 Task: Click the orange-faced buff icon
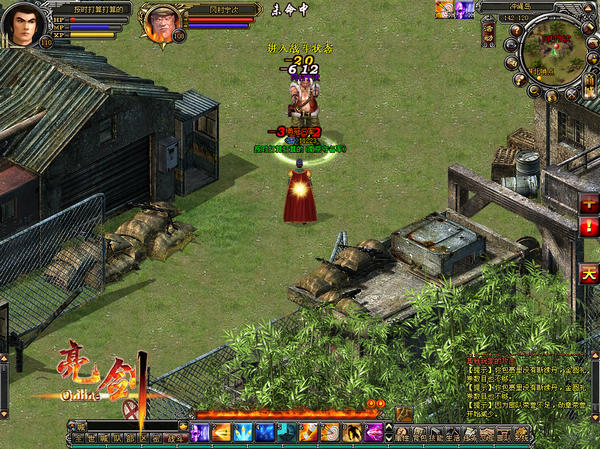444,9
